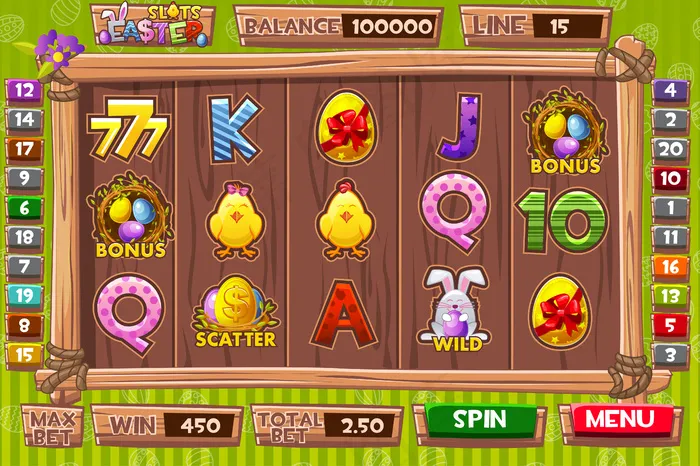This screenshot has height=466, width=700.
Task: Choose the red payline 10 marker
Action: [669, 179]
